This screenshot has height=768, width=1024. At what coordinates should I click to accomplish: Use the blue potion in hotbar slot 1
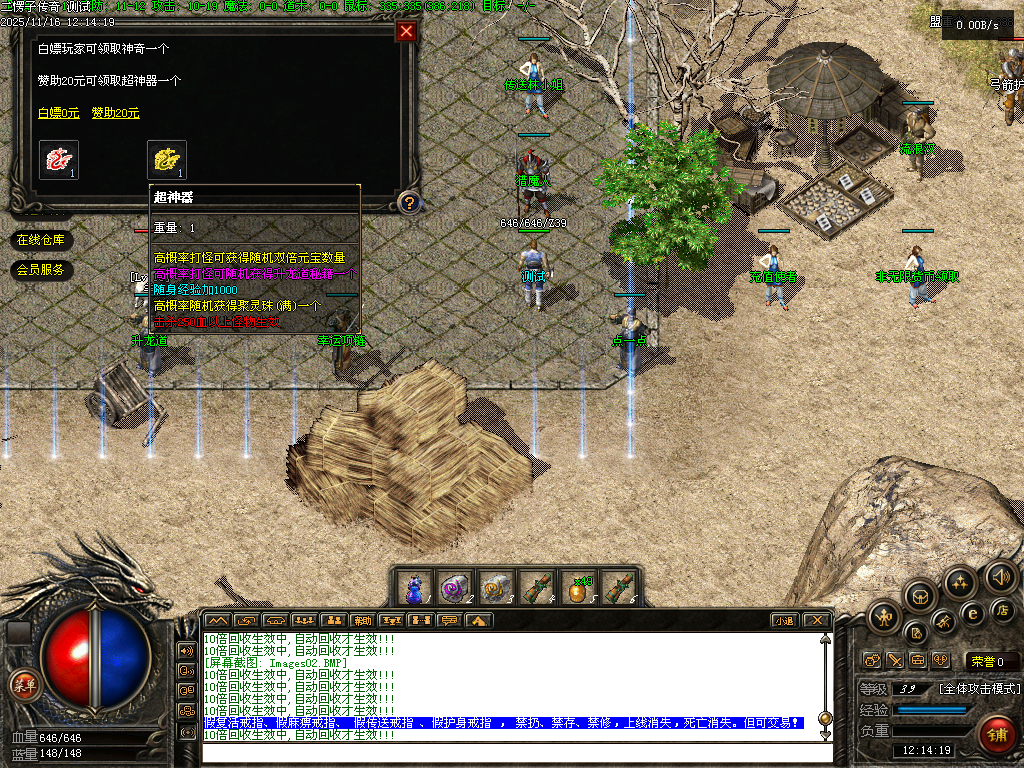(415, 587)
